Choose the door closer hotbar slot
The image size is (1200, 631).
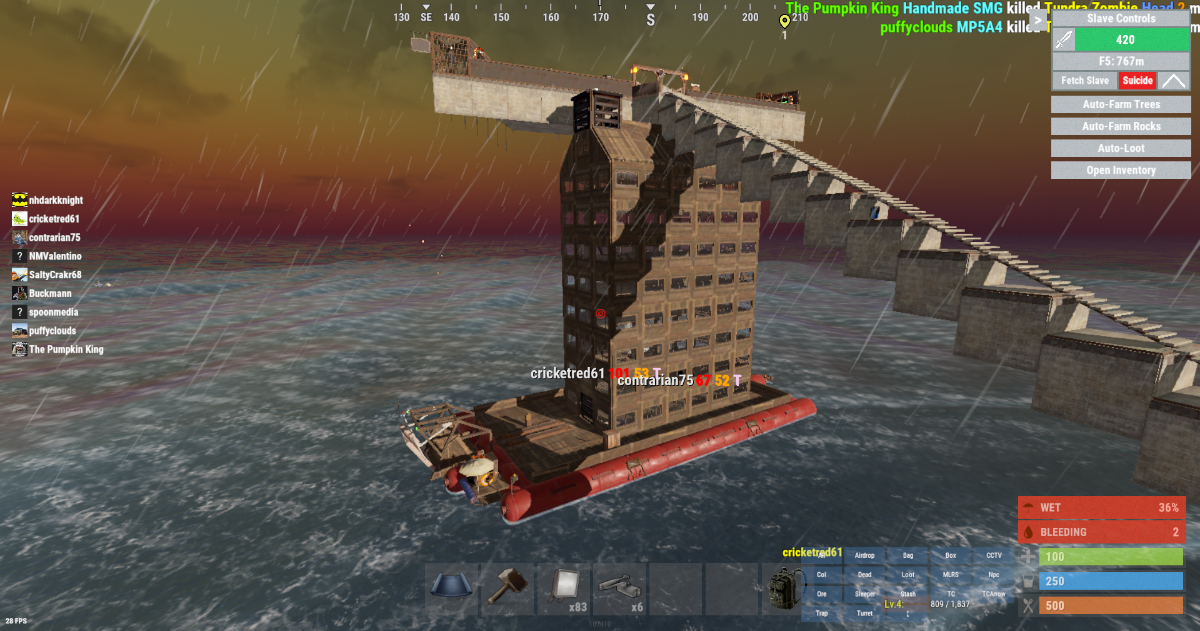[620, 589]
